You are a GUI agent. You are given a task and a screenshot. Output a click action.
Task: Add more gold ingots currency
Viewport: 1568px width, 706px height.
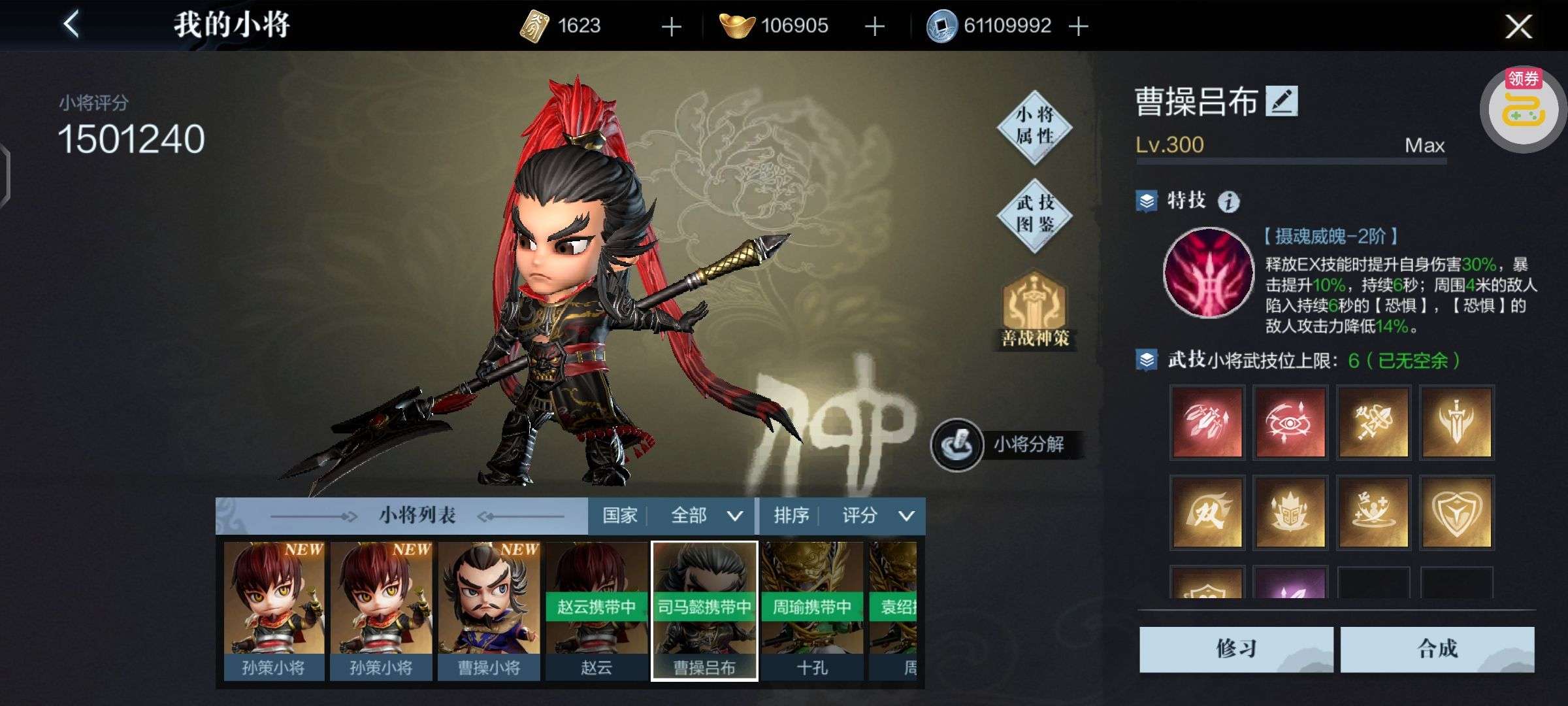(874, 26)
